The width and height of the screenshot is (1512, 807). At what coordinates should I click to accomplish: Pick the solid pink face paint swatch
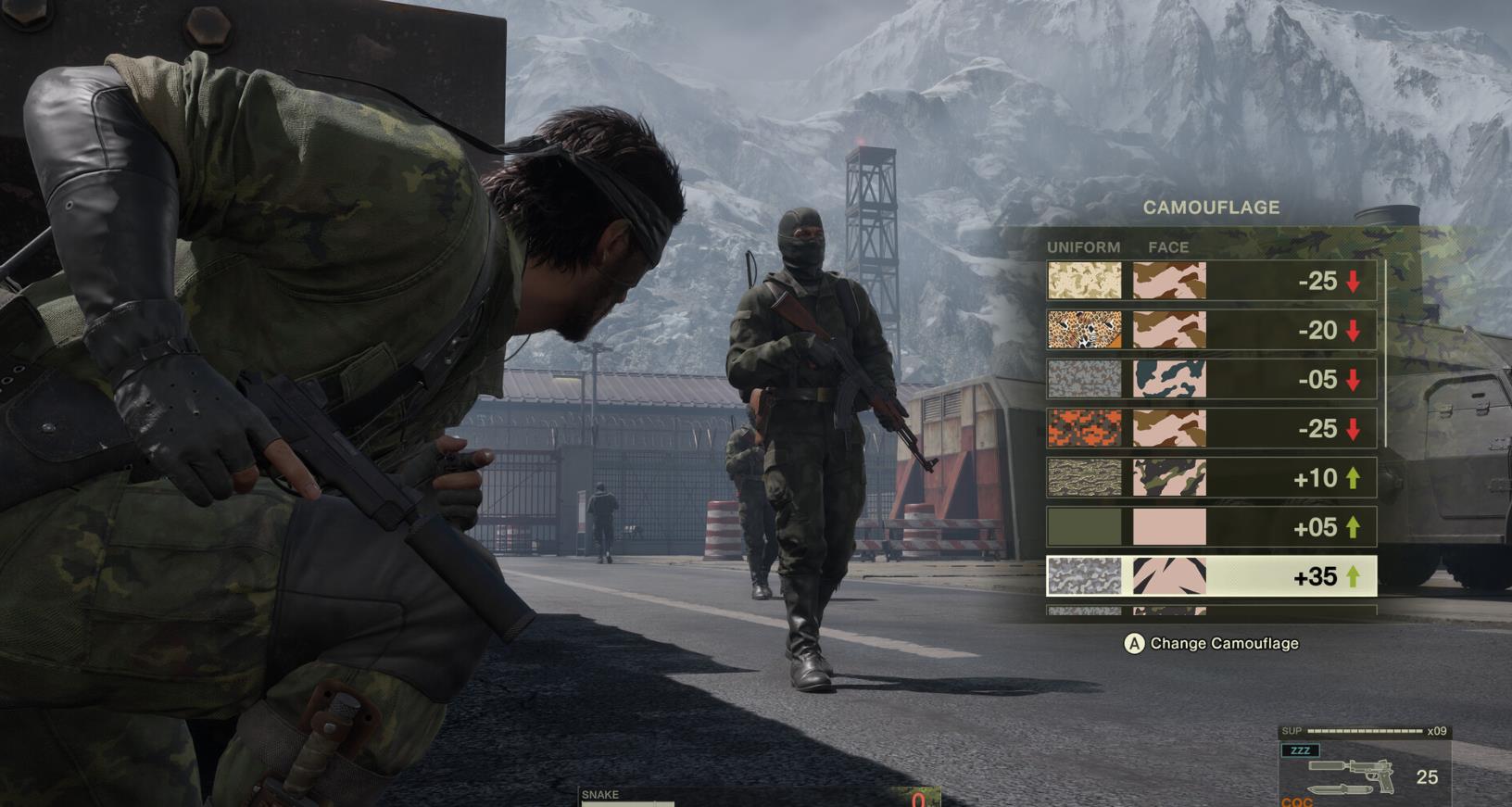pyautogui.click(x=1169, y=527)
